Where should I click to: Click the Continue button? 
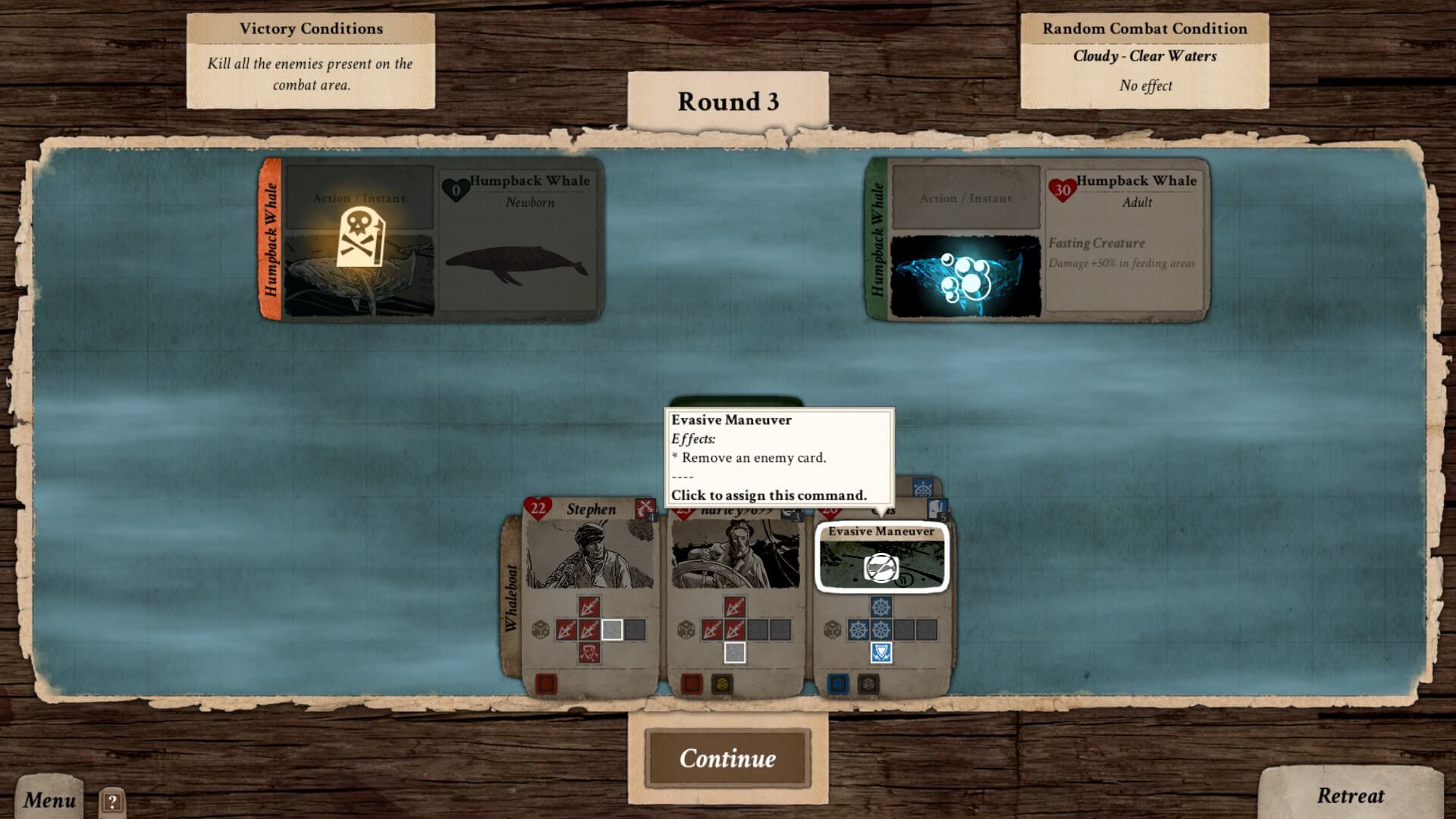click(727, 758)
